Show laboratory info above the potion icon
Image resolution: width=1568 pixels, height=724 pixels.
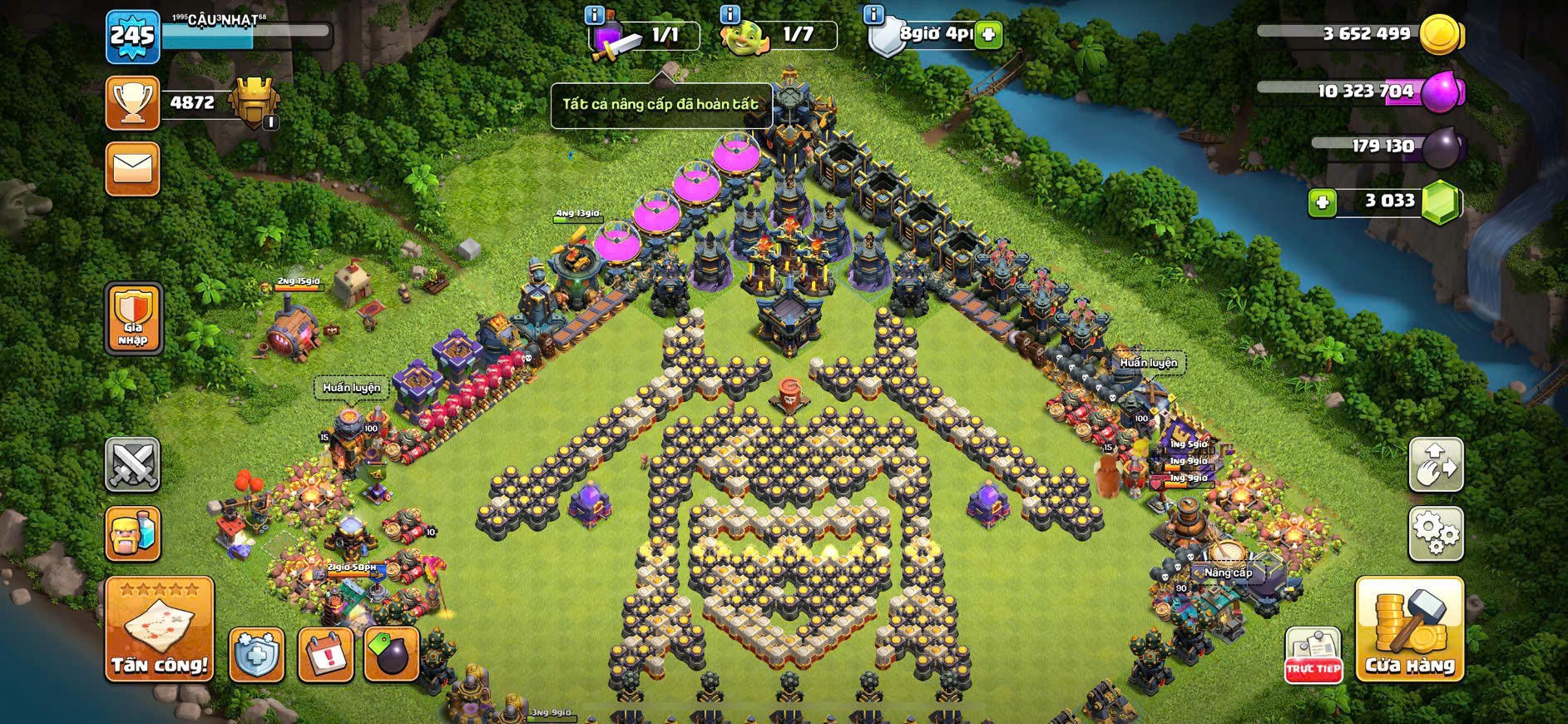point(594,14)
